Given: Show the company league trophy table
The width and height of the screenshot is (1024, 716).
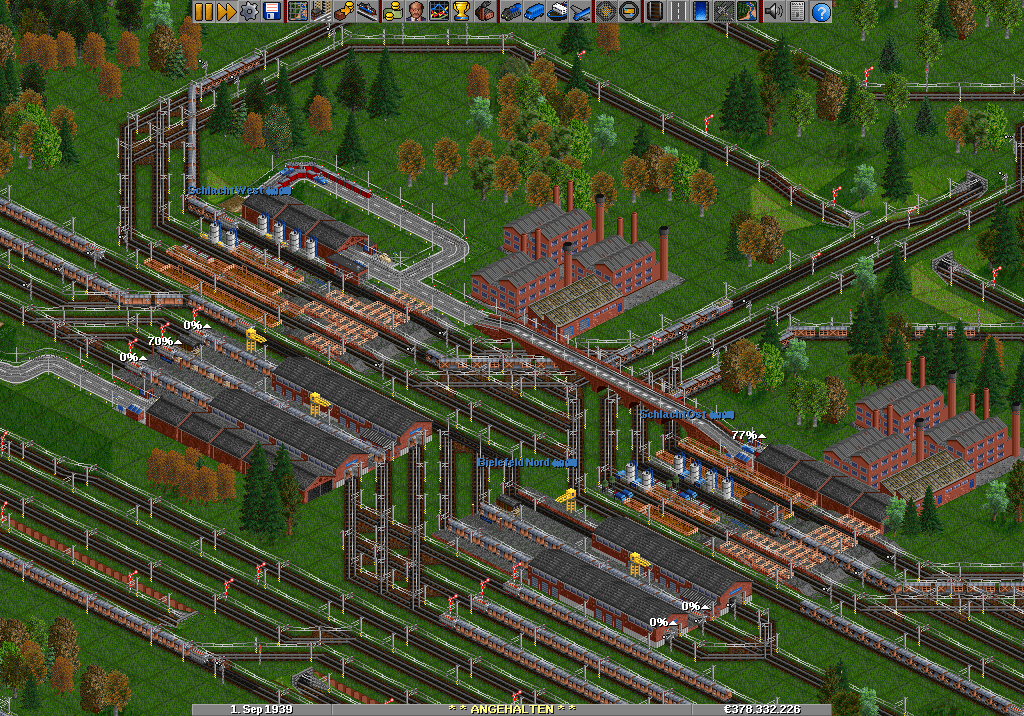Looking at the screenshot, I should click(462, 11).
